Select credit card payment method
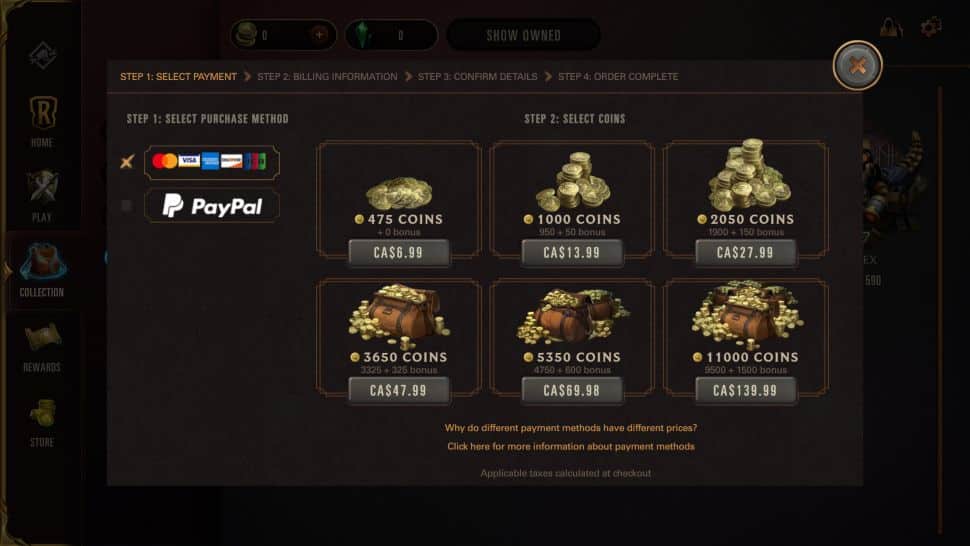This screenshot has height=546, width=970. 211,161
